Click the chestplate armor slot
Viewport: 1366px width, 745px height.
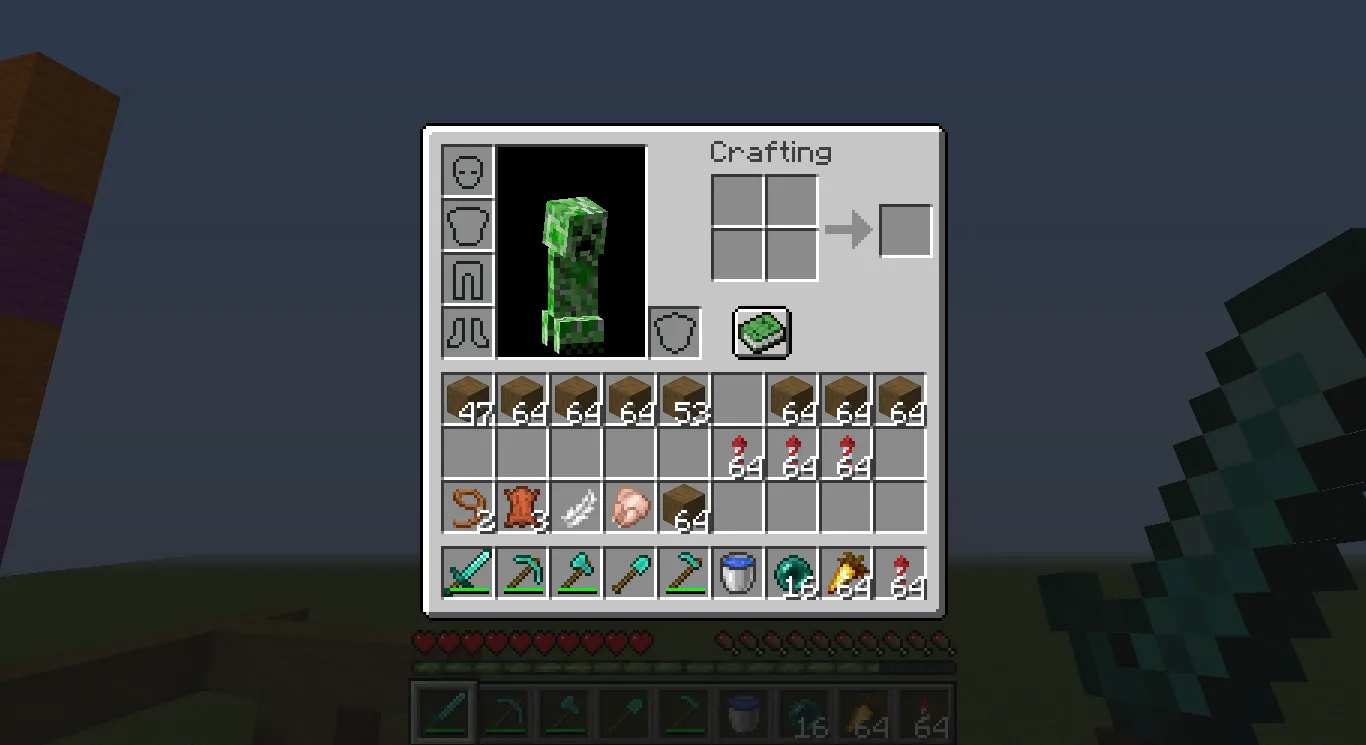(466, 225)
